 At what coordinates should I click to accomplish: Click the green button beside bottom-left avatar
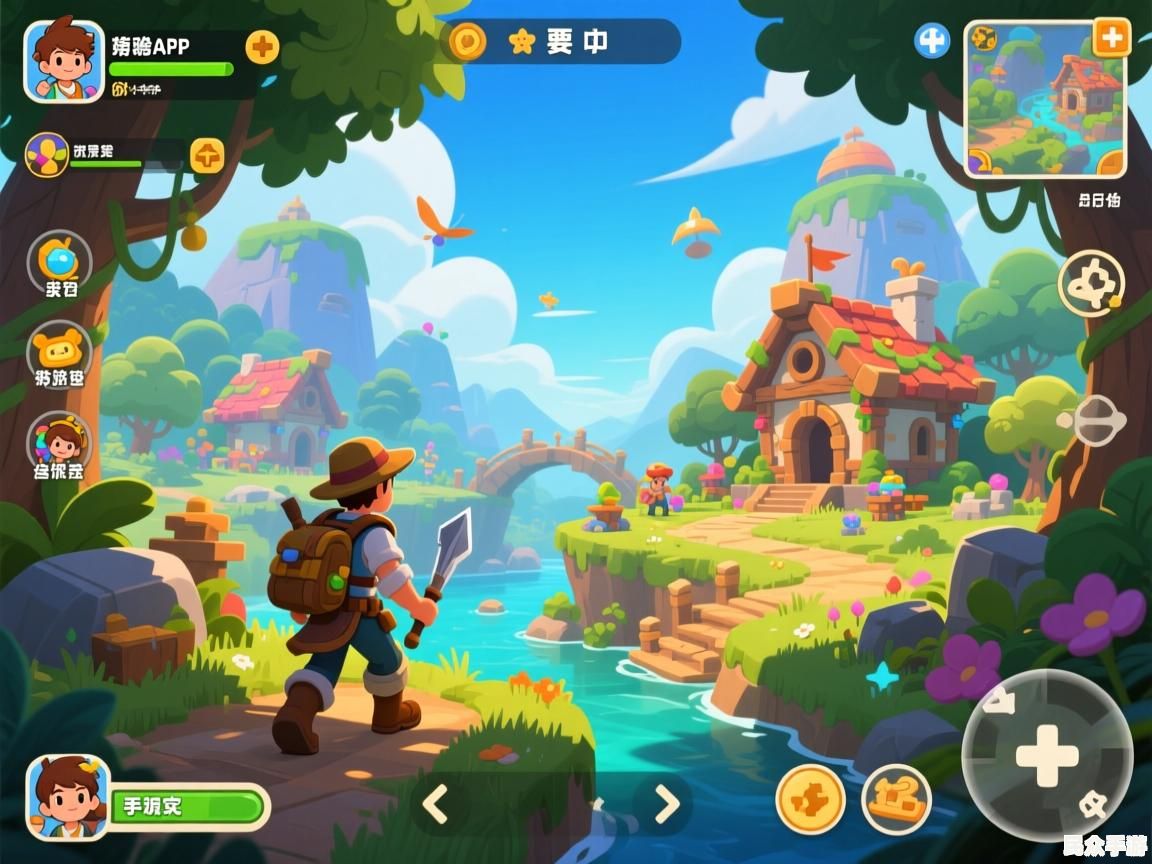(x=188, y=806)
